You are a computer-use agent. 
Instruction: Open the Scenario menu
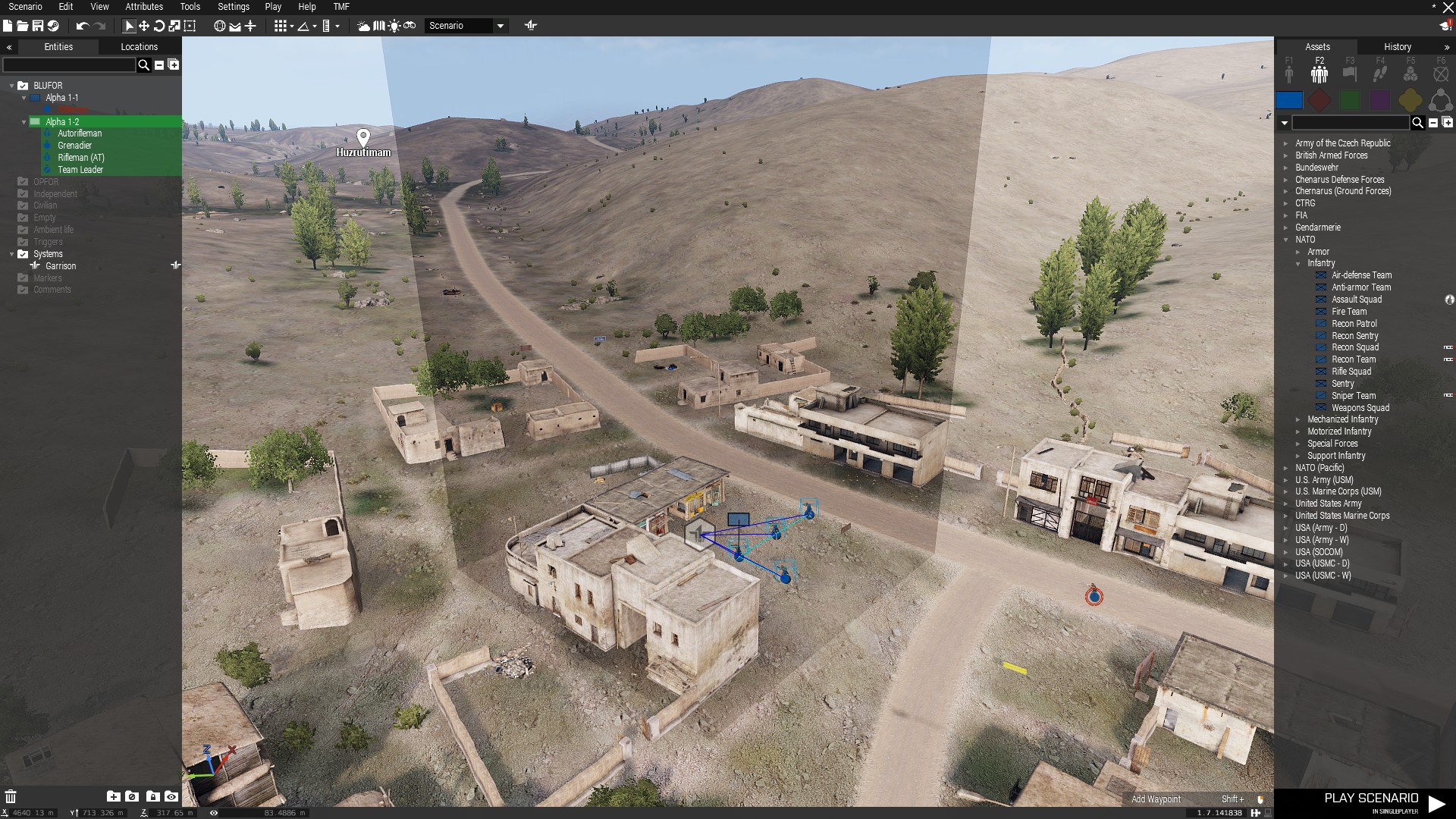pyautogui.click(x=25, y=7)
